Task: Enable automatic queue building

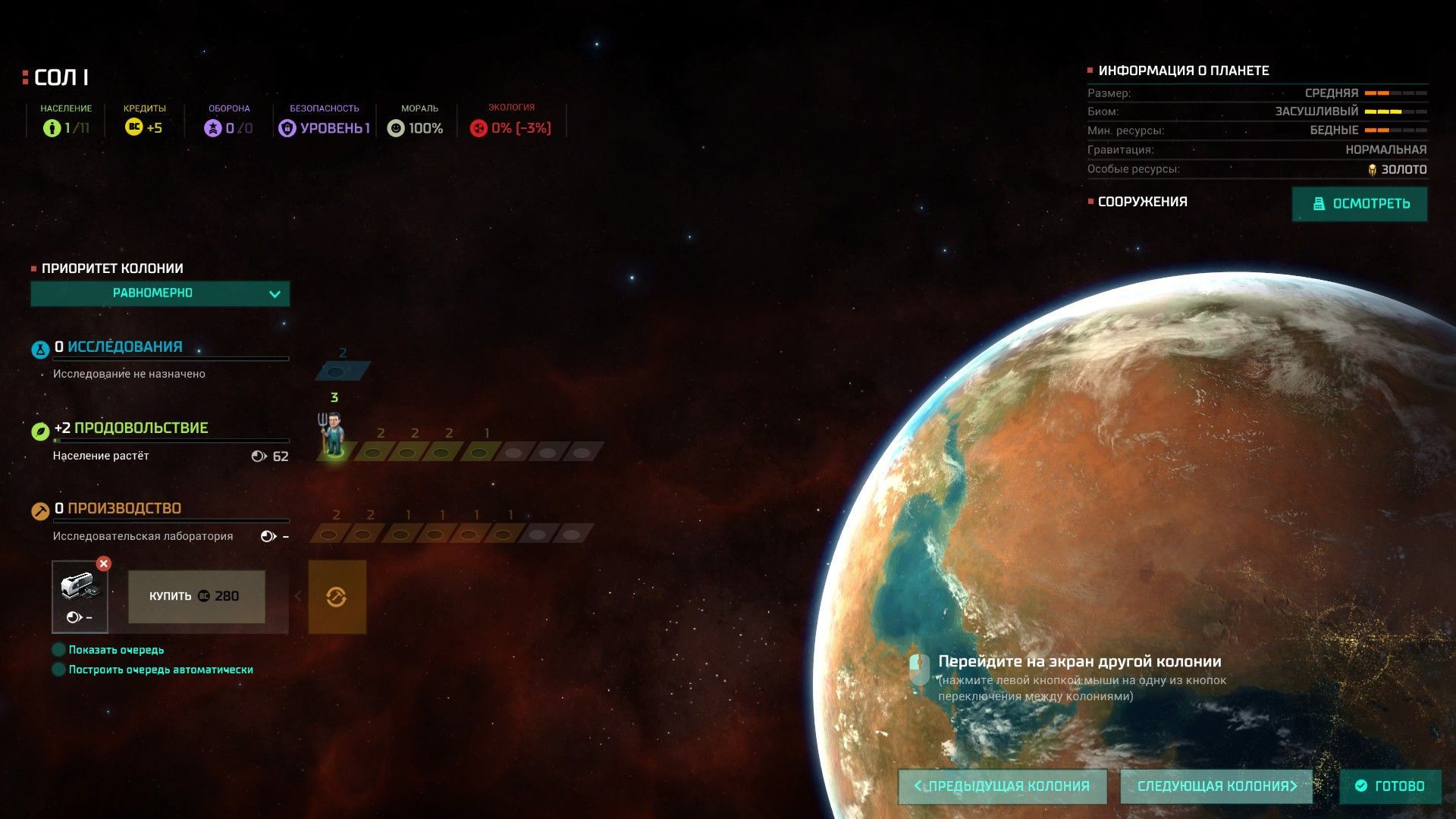Action: 58,670
